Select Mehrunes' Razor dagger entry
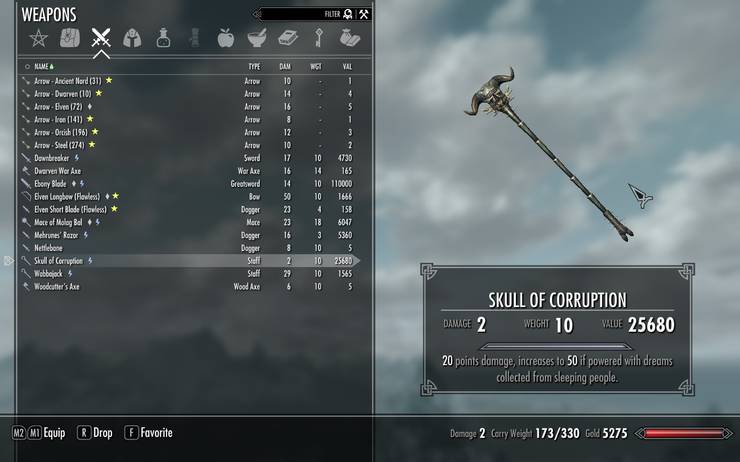Image resolution: width=740 pixels, height=462 pixels. [x=57, y=235]
